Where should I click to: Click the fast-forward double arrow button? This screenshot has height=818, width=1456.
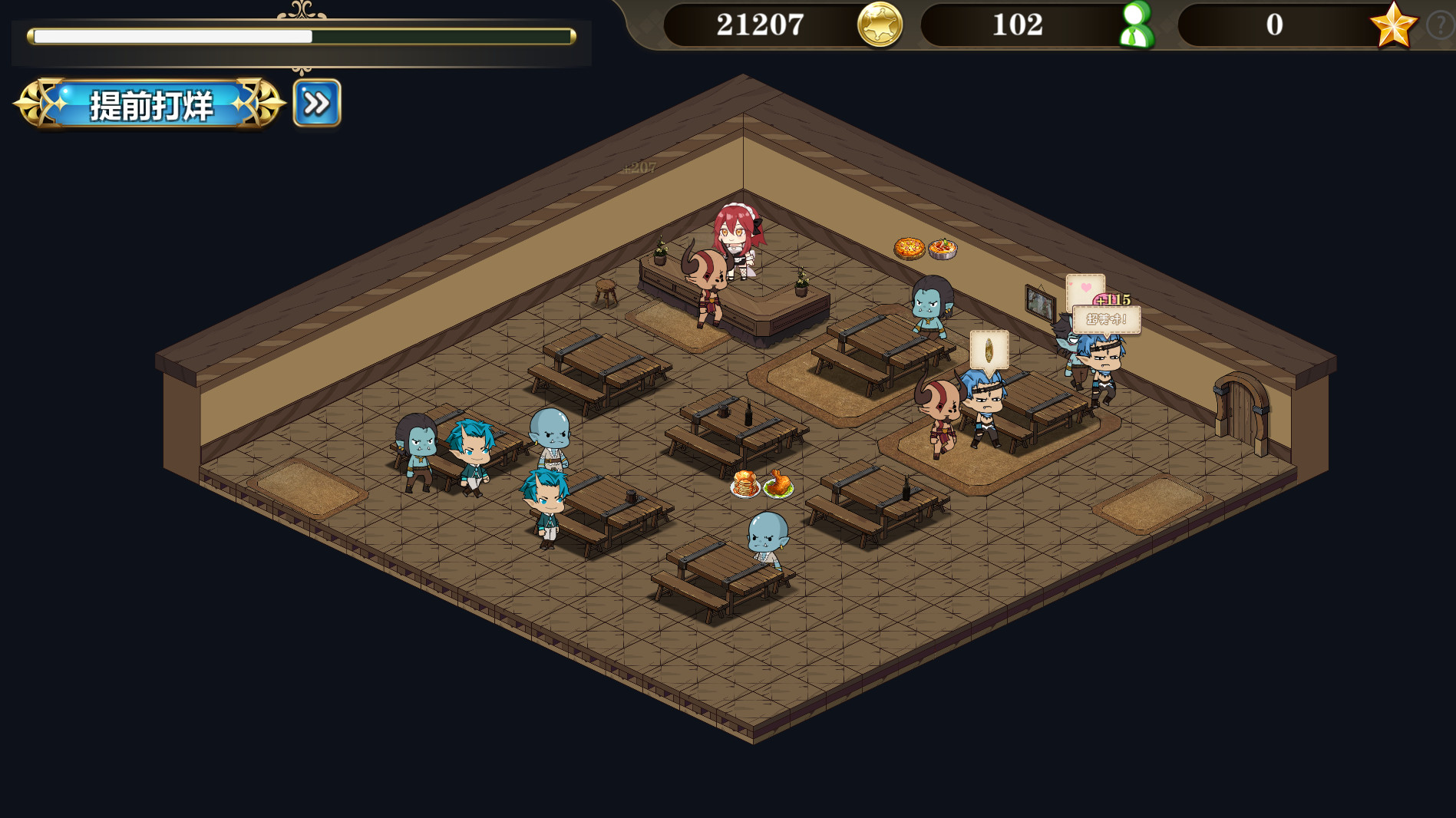pyautogui.click(x=315, y=103)
